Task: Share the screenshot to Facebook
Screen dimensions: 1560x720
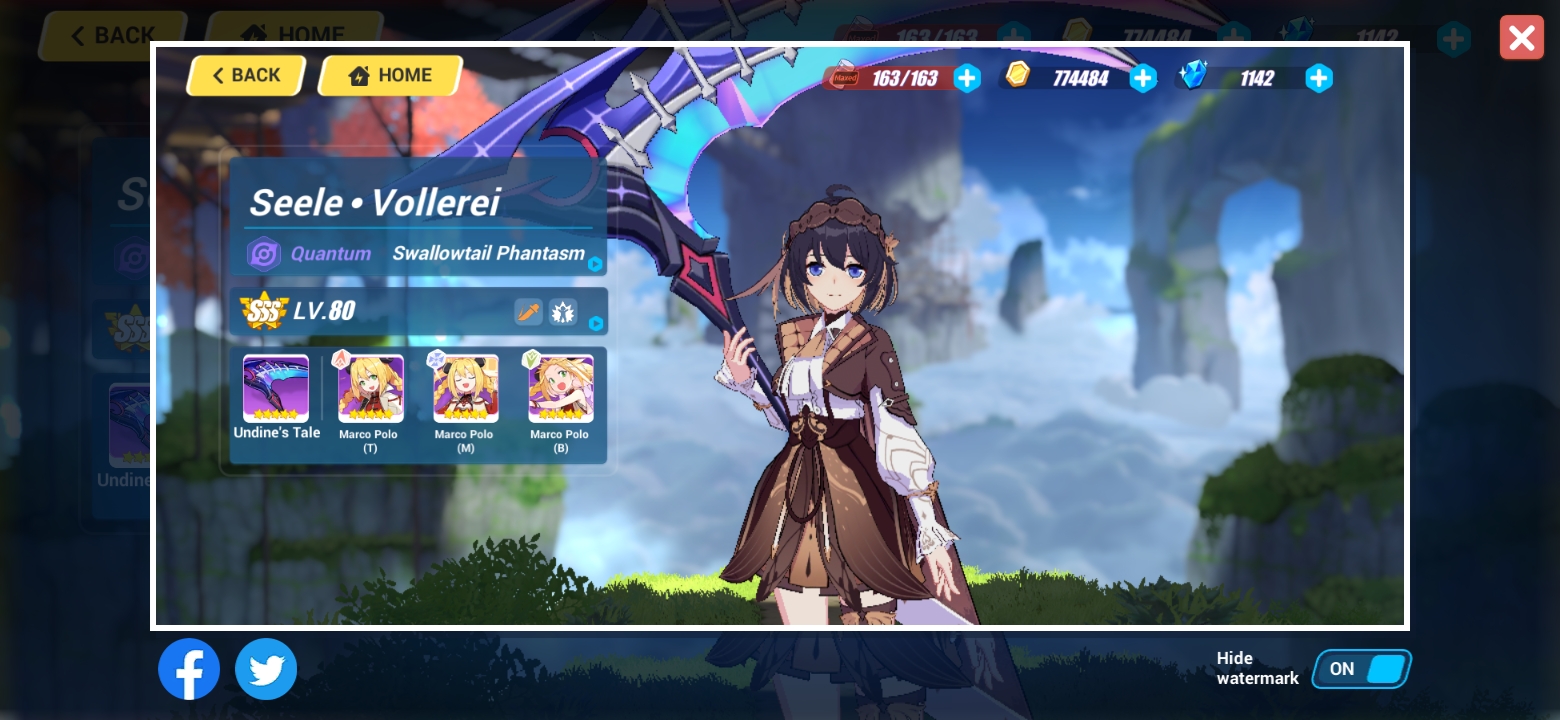Action: [189, 669]
